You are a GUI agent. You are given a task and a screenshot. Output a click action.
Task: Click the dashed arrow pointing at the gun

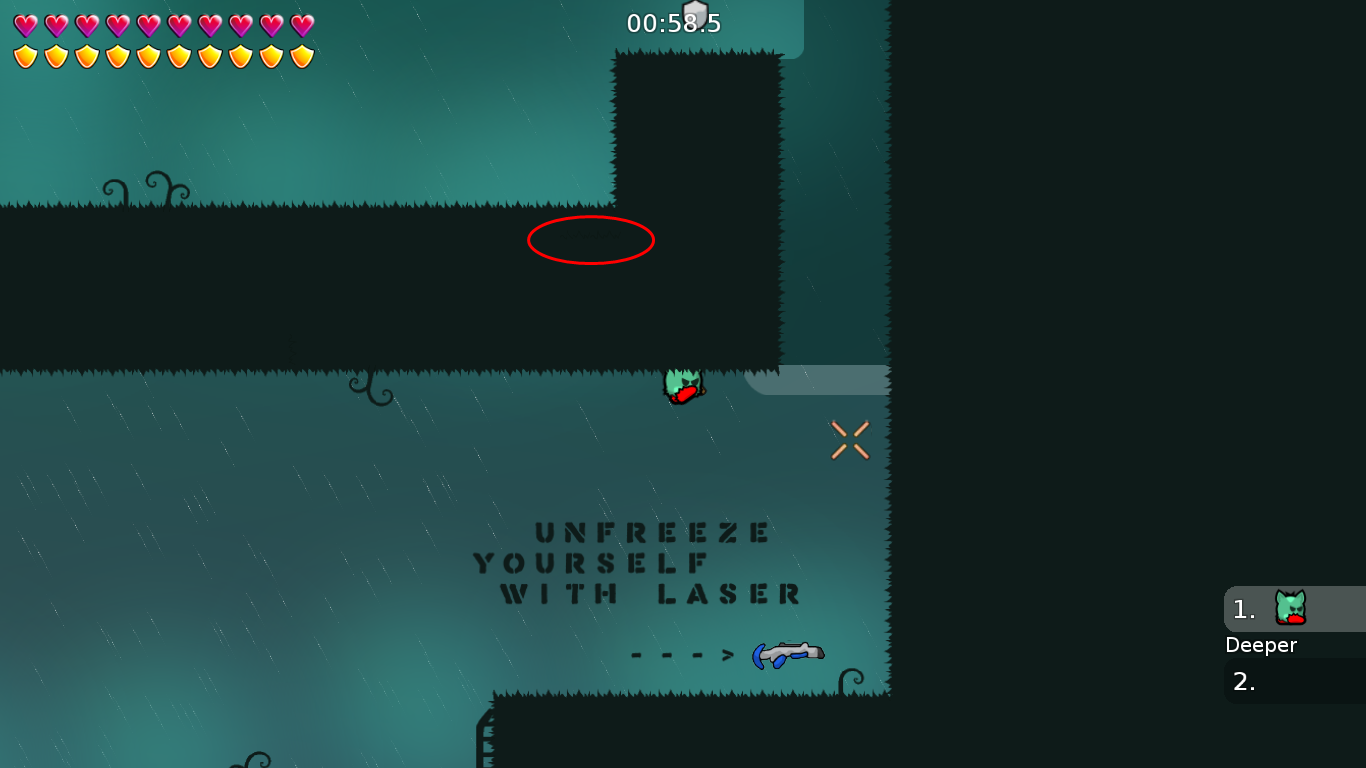683,655
